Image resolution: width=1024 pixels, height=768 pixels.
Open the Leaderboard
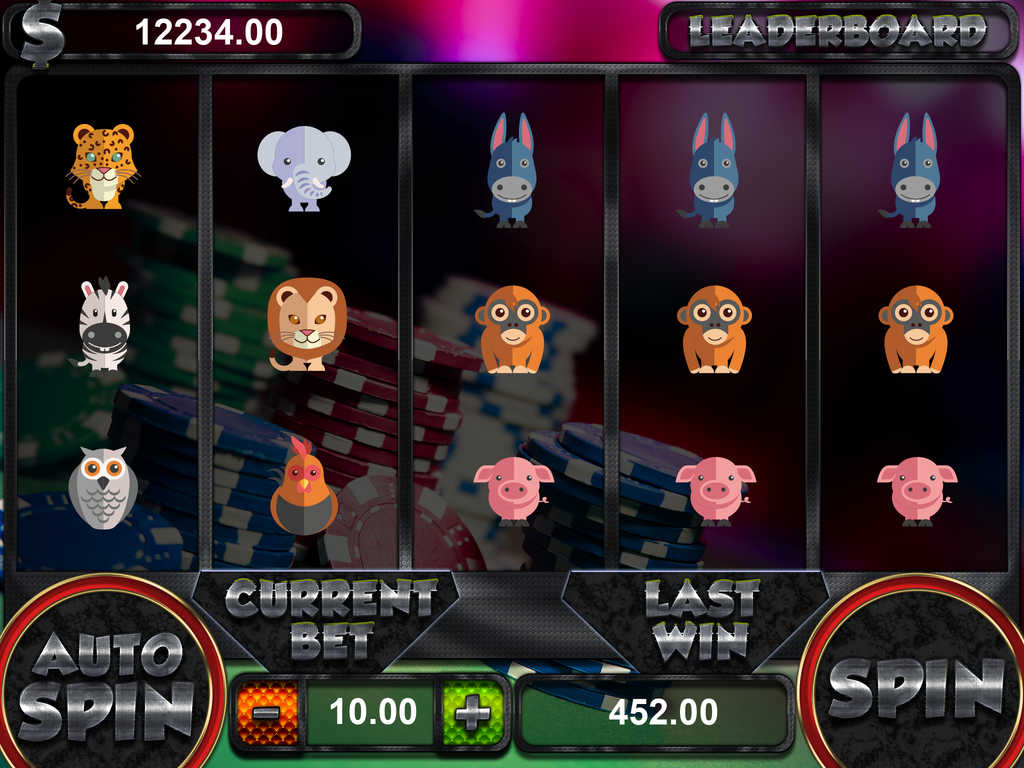click(837, 33)
